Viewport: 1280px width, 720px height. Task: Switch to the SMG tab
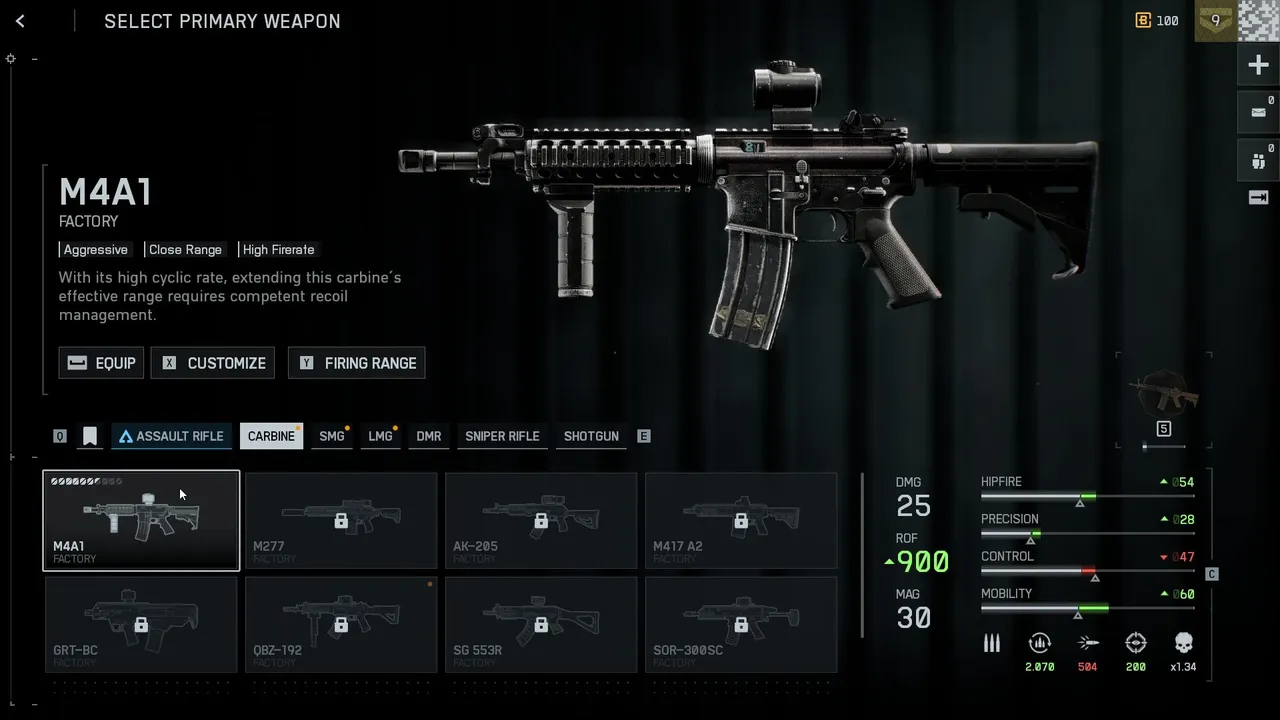331,436
